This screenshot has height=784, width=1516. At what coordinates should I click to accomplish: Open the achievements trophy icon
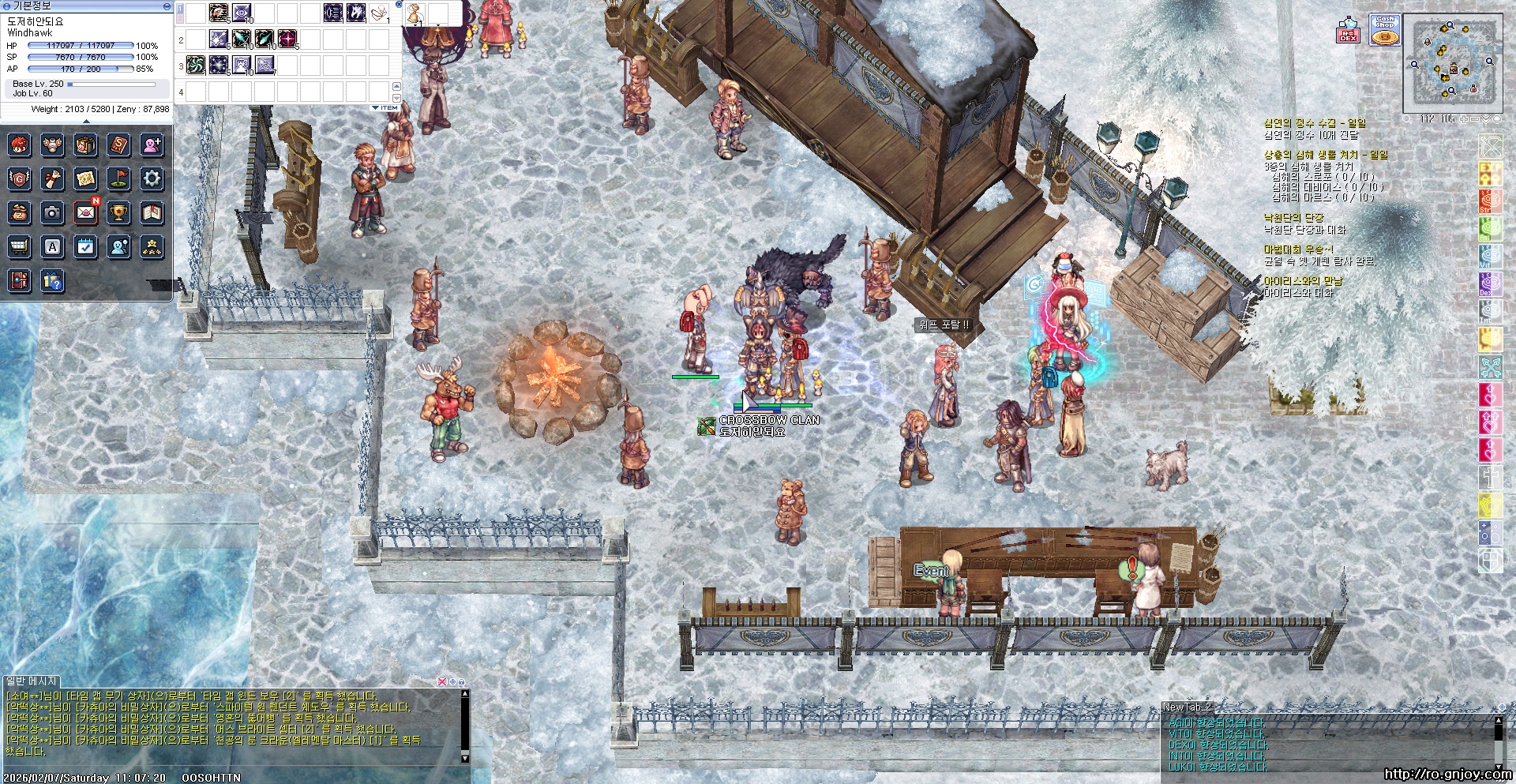pyautogui.click(x=118, y=212)
